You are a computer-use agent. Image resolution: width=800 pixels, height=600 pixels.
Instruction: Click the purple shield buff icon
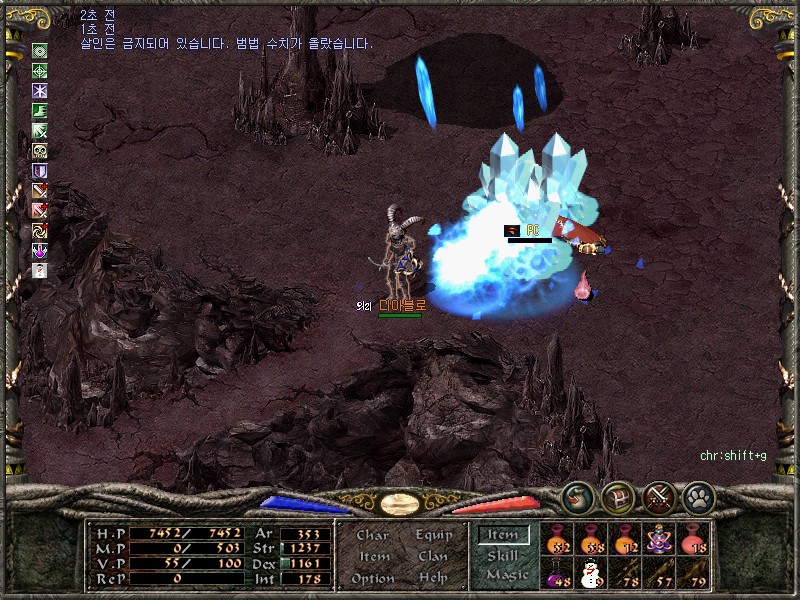(x=40, y=171)
